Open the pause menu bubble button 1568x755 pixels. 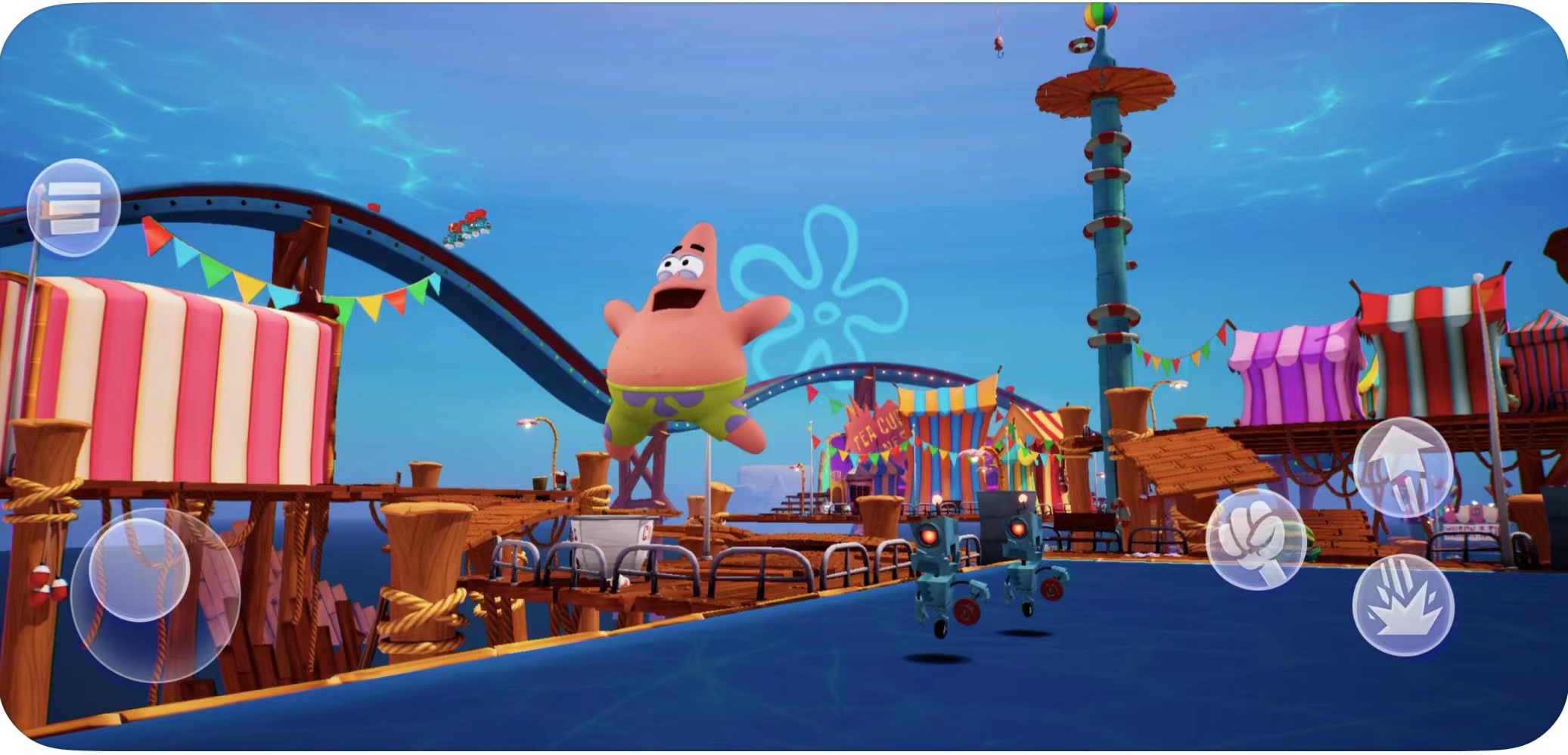coord(73,207)
